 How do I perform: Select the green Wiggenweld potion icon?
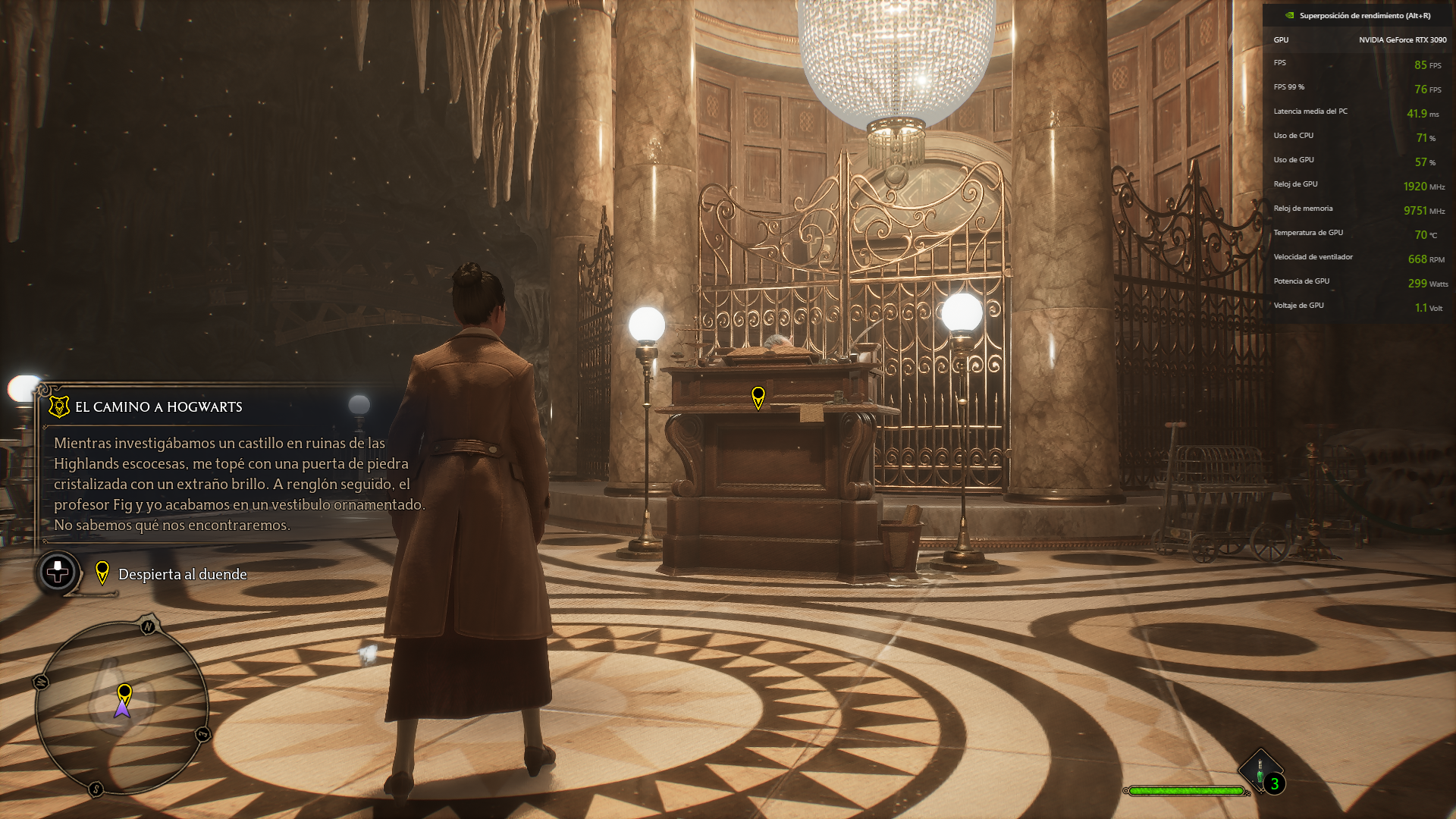[1260, 773]
